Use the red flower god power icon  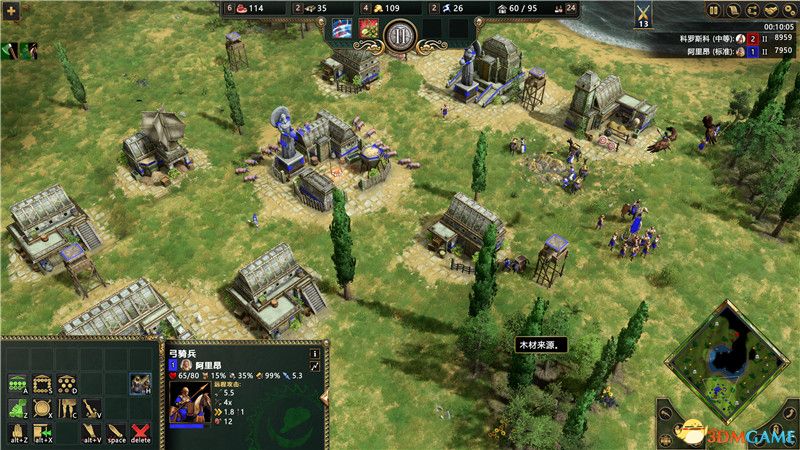pos(368,30)
